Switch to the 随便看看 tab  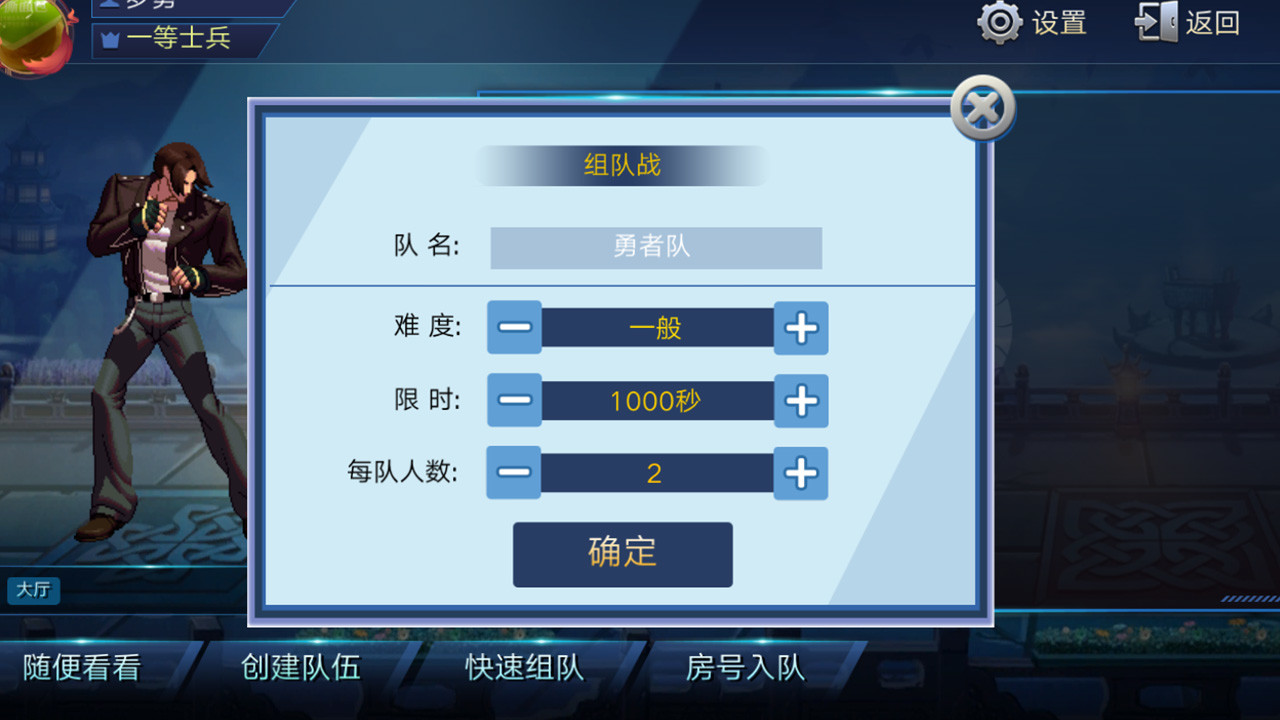point(78,667)
